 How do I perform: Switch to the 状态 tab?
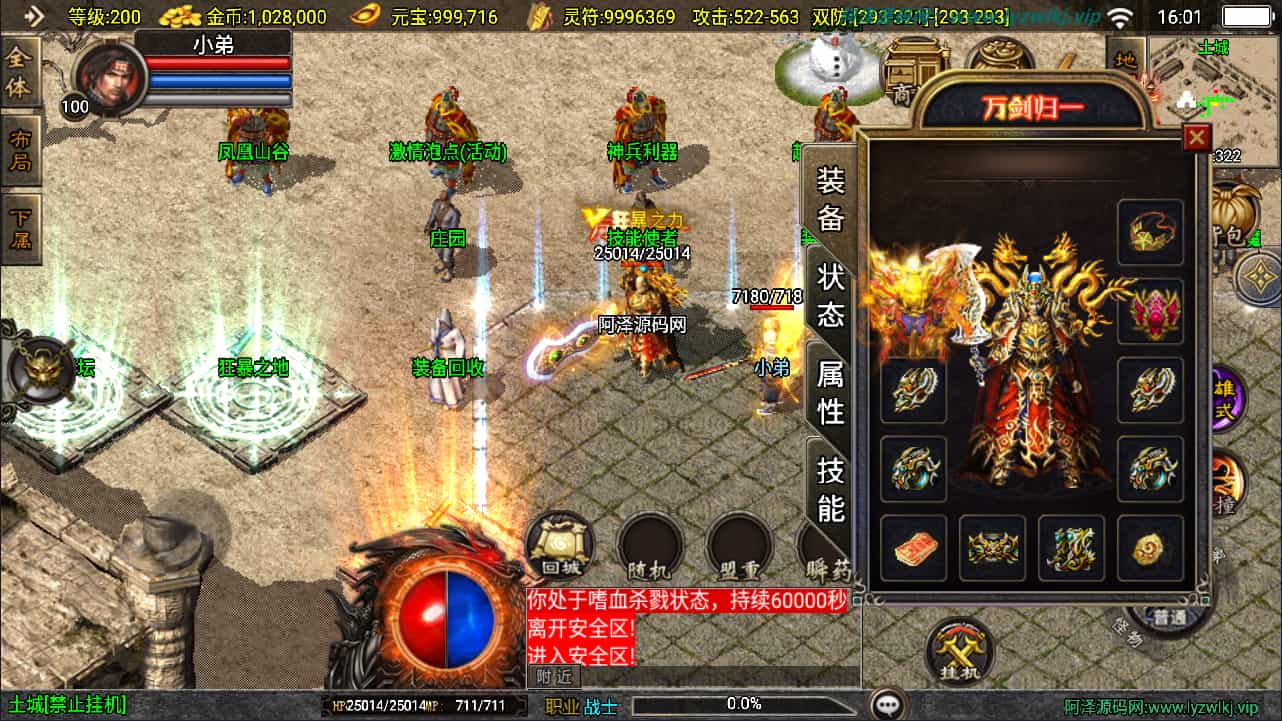(x=831, y=294)
